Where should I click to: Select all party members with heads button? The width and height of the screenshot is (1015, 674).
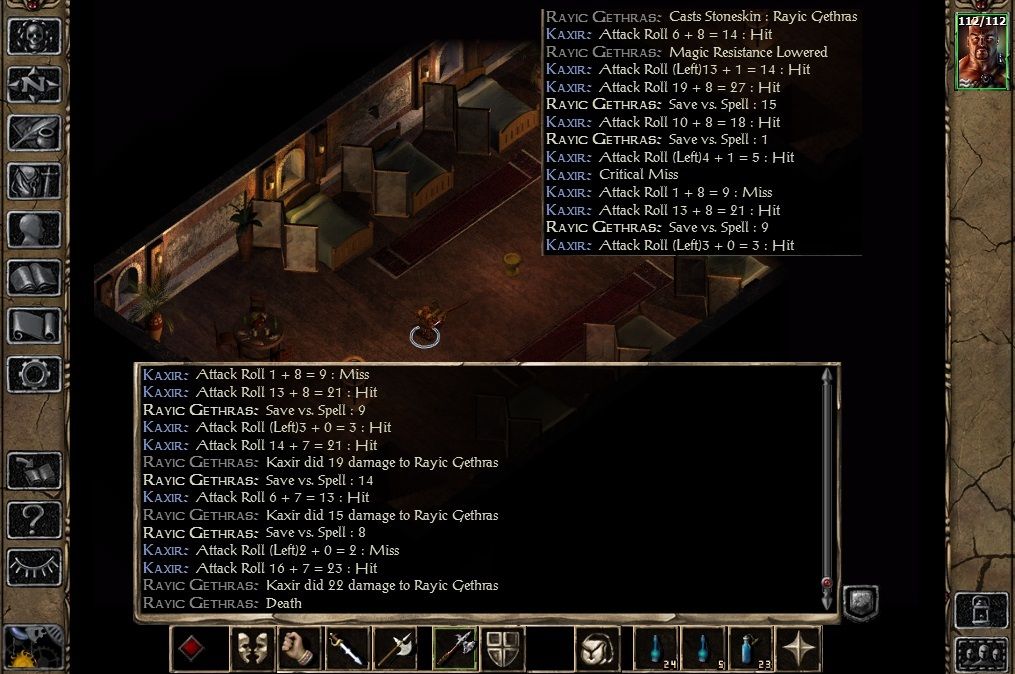980,653
